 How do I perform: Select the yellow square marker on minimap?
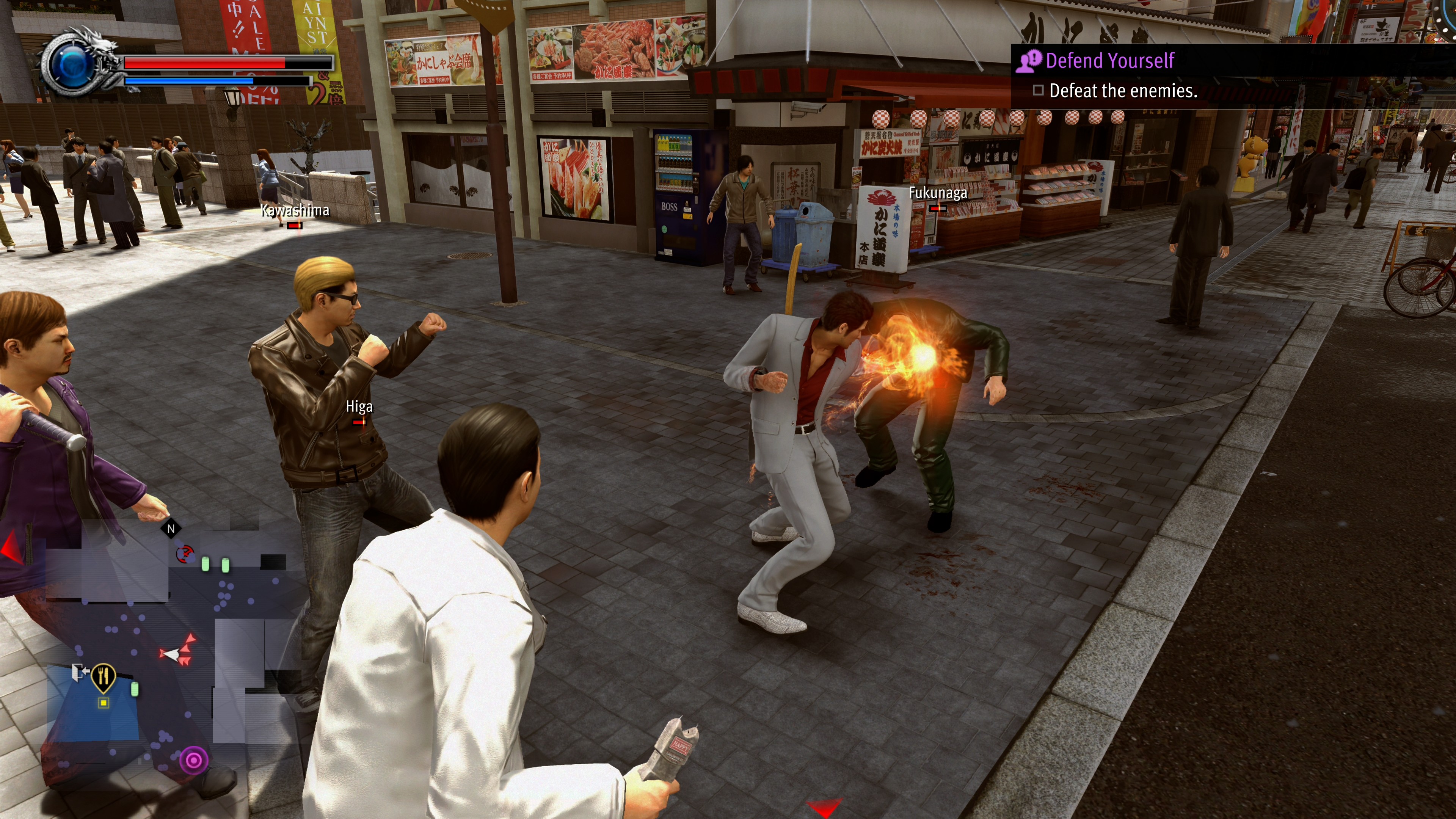tap(104, 703)
